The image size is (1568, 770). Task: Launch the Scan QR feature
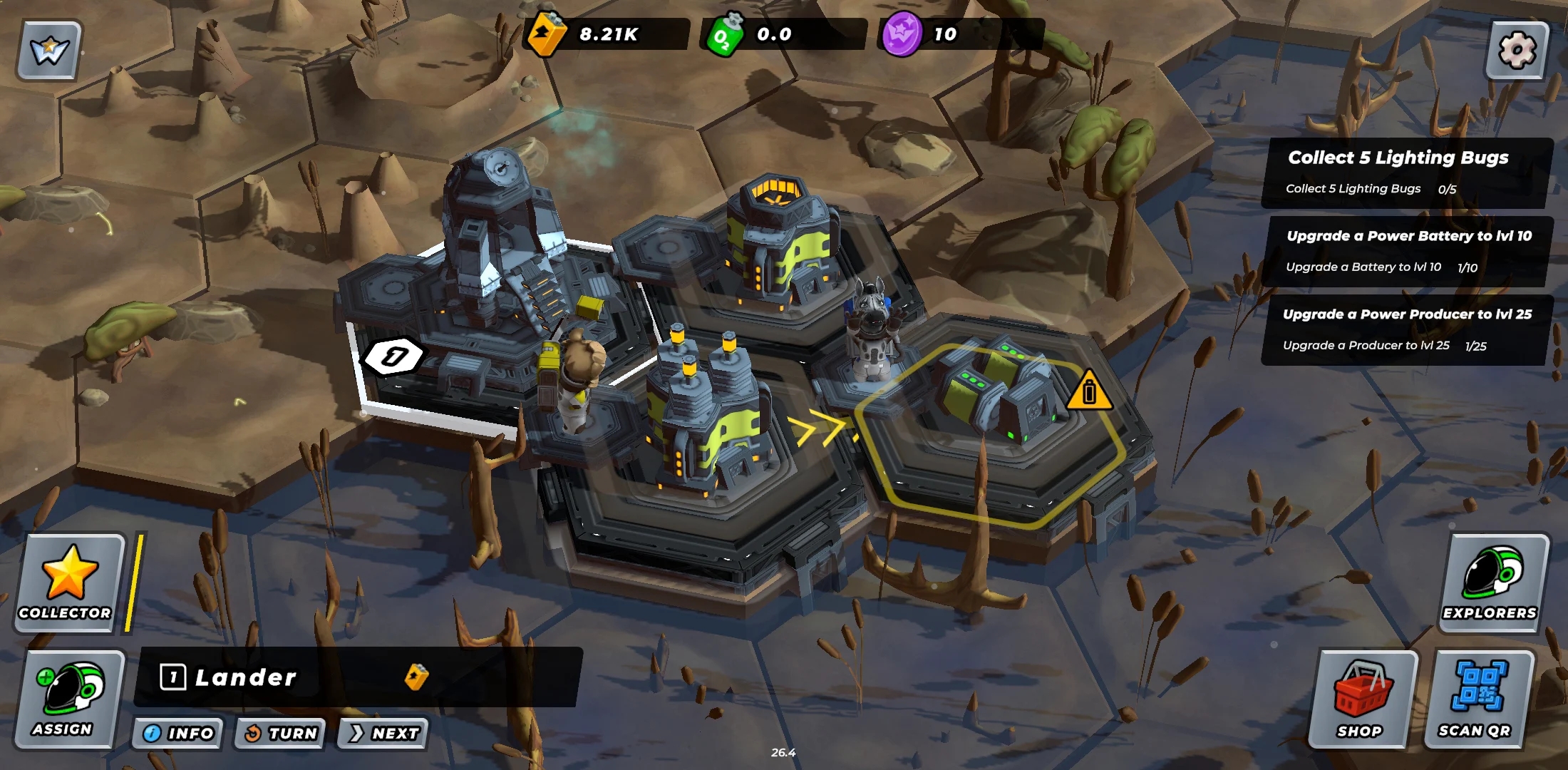click(1477, 699)
